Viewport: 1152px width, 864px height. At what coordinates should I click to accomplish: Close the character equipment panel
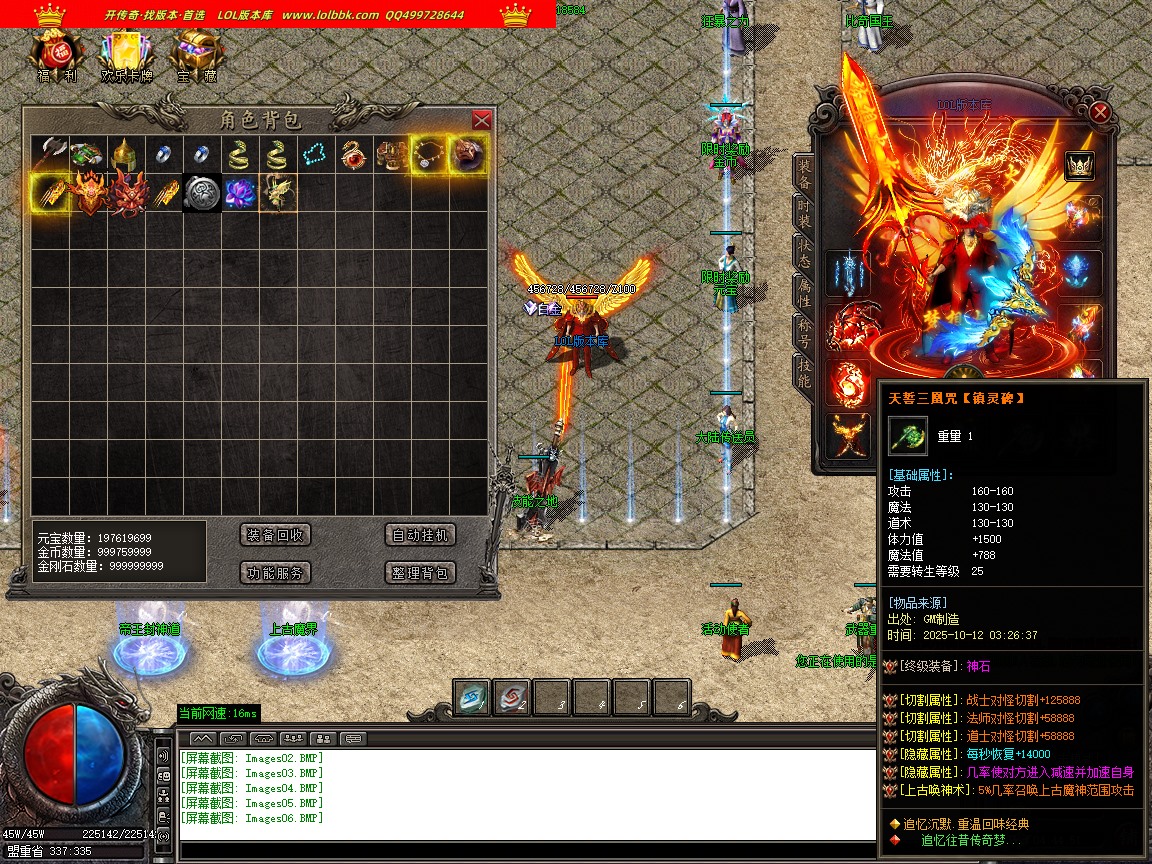[1100, 112]
